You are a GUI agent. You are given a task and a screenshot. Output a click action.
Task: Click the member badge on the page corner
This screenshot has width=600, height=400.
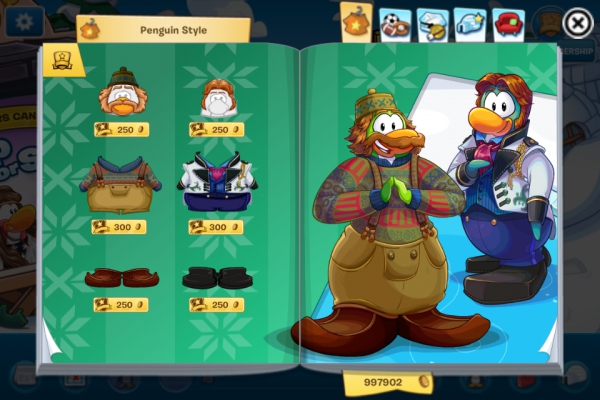pos(62,60)
